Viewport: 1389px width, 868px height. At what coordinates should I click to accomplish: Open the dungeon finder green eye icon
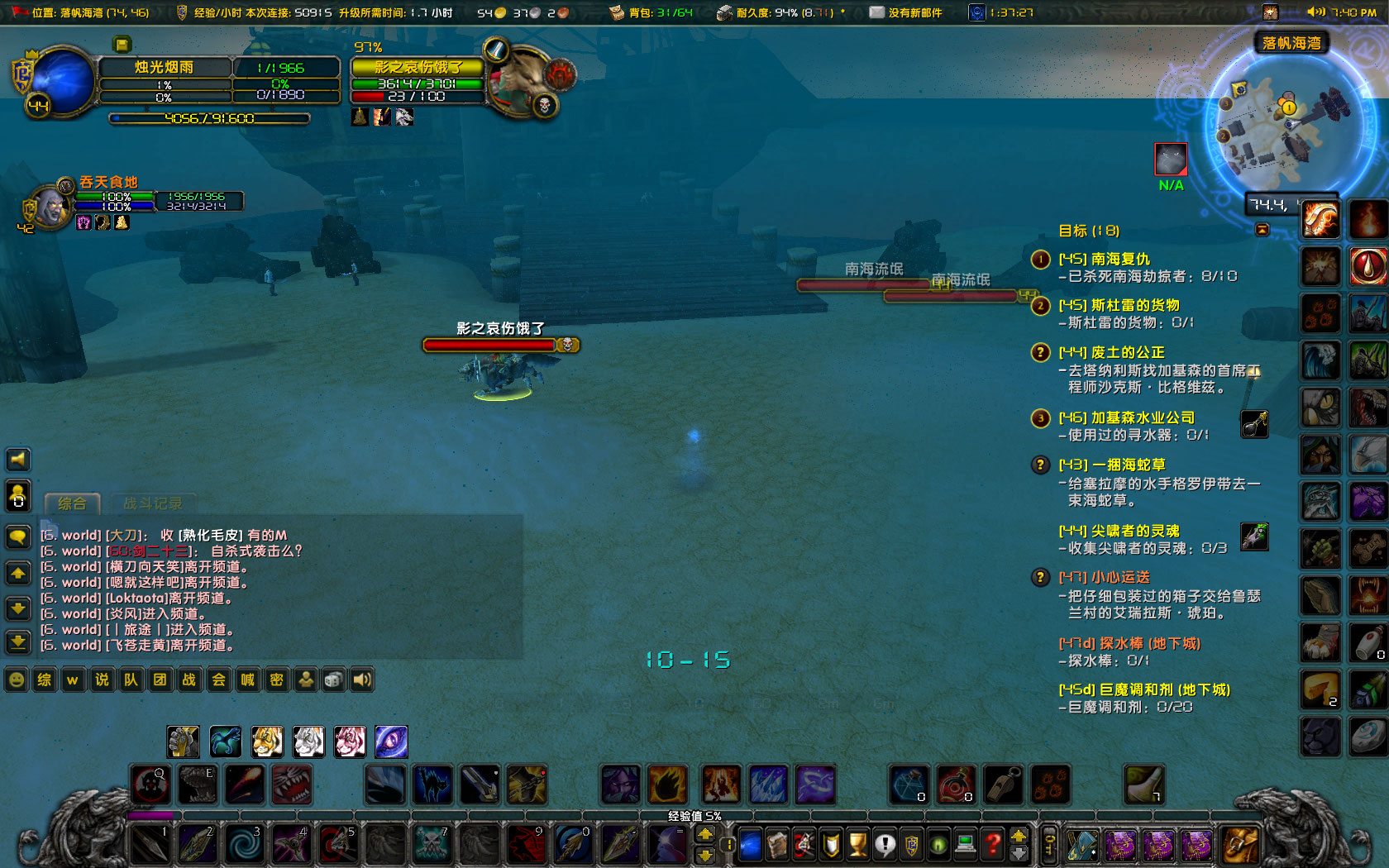pos(938,845)
